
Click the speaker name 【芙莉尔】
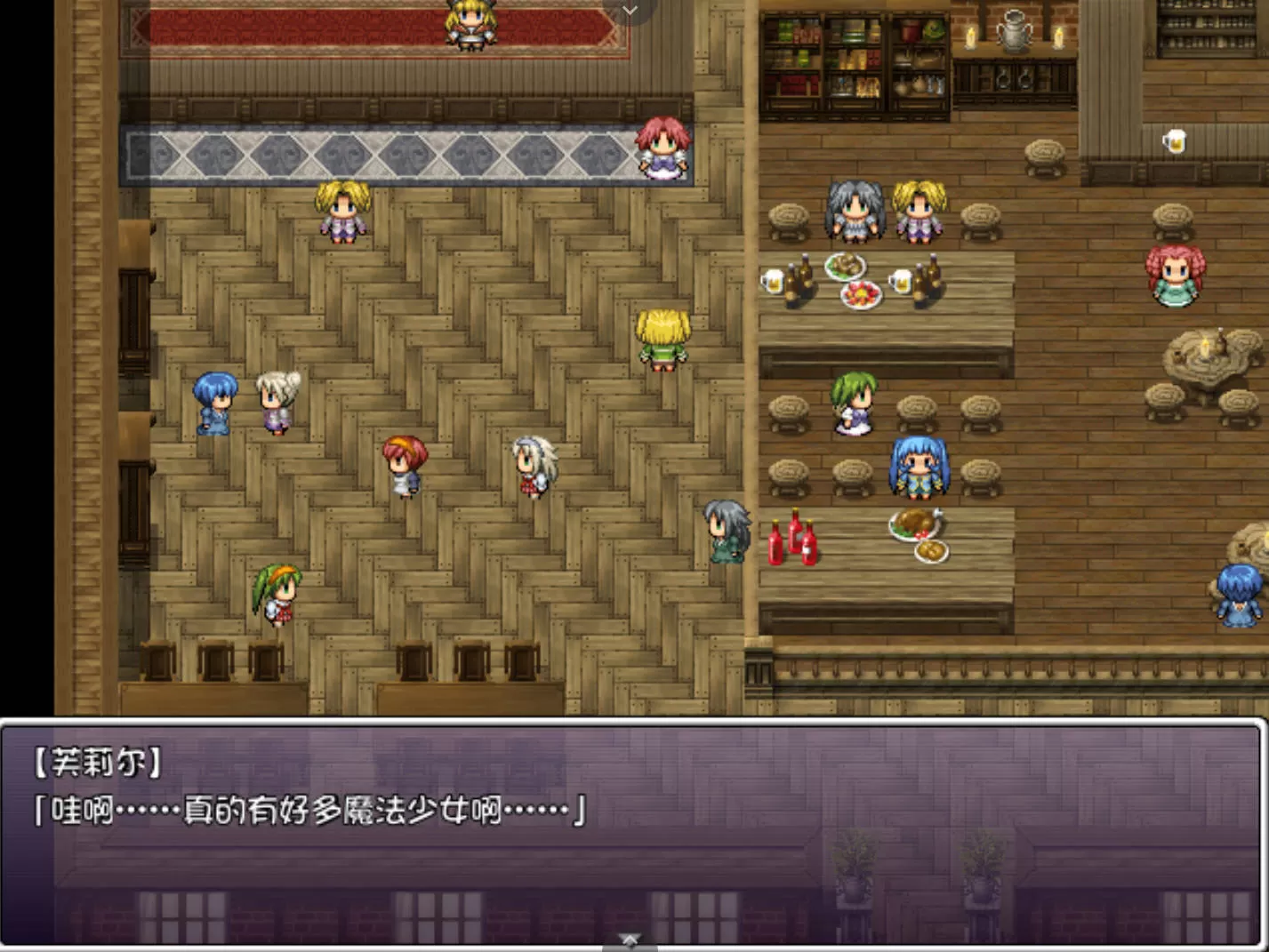coord(98,762)
